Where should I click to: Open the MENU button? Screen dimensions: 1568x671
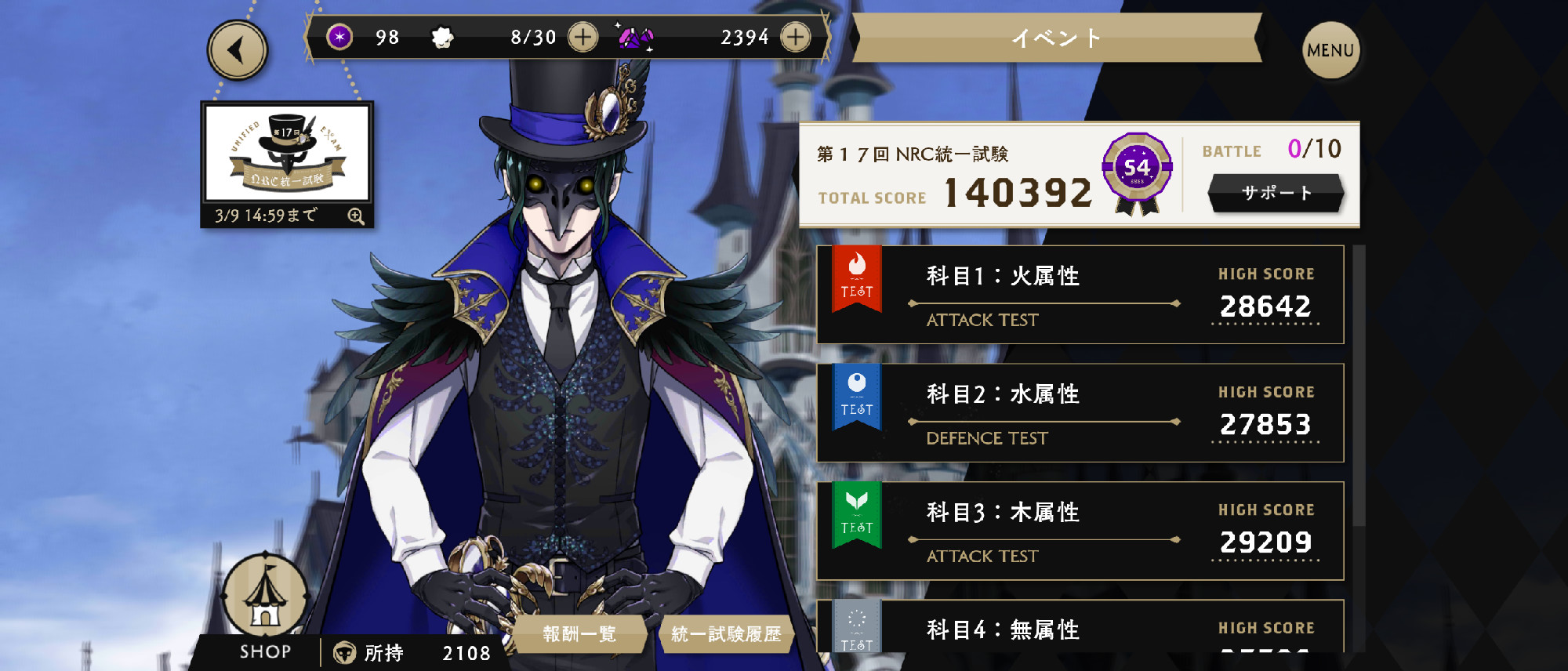coord(1330,51)
